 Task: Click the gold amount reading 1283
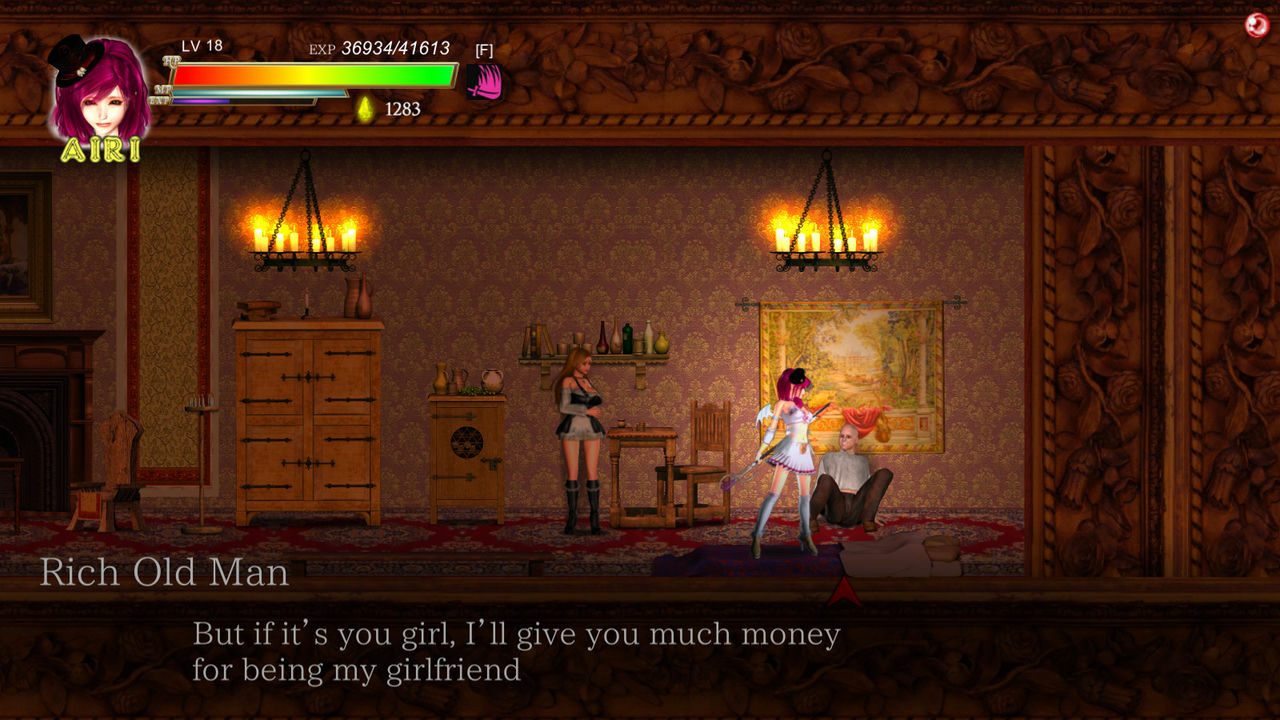[x=401, y=110]
